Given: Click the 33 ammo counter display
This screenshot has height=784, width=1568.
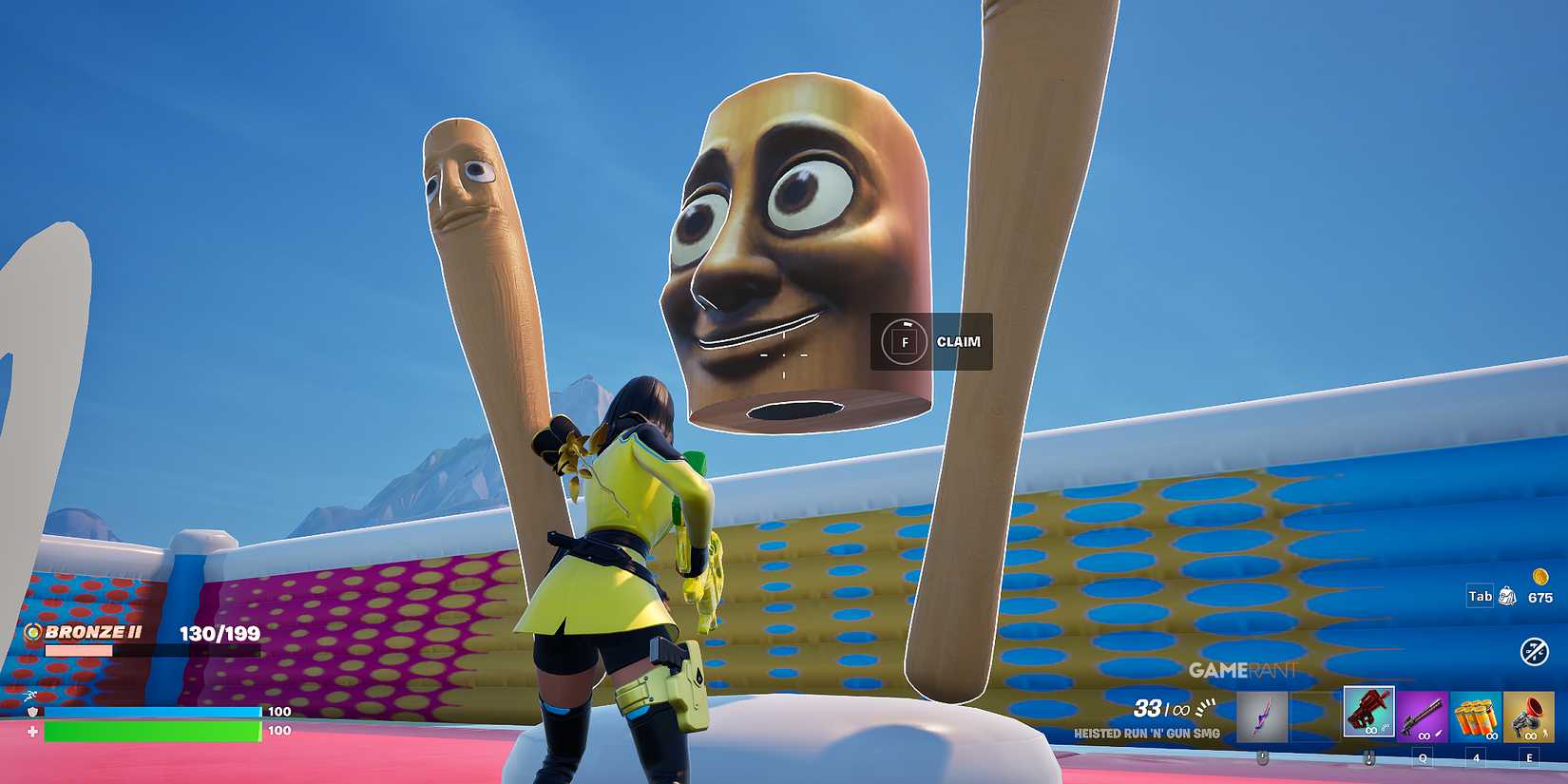Looking at the screenshot, I should (1146, 707).
